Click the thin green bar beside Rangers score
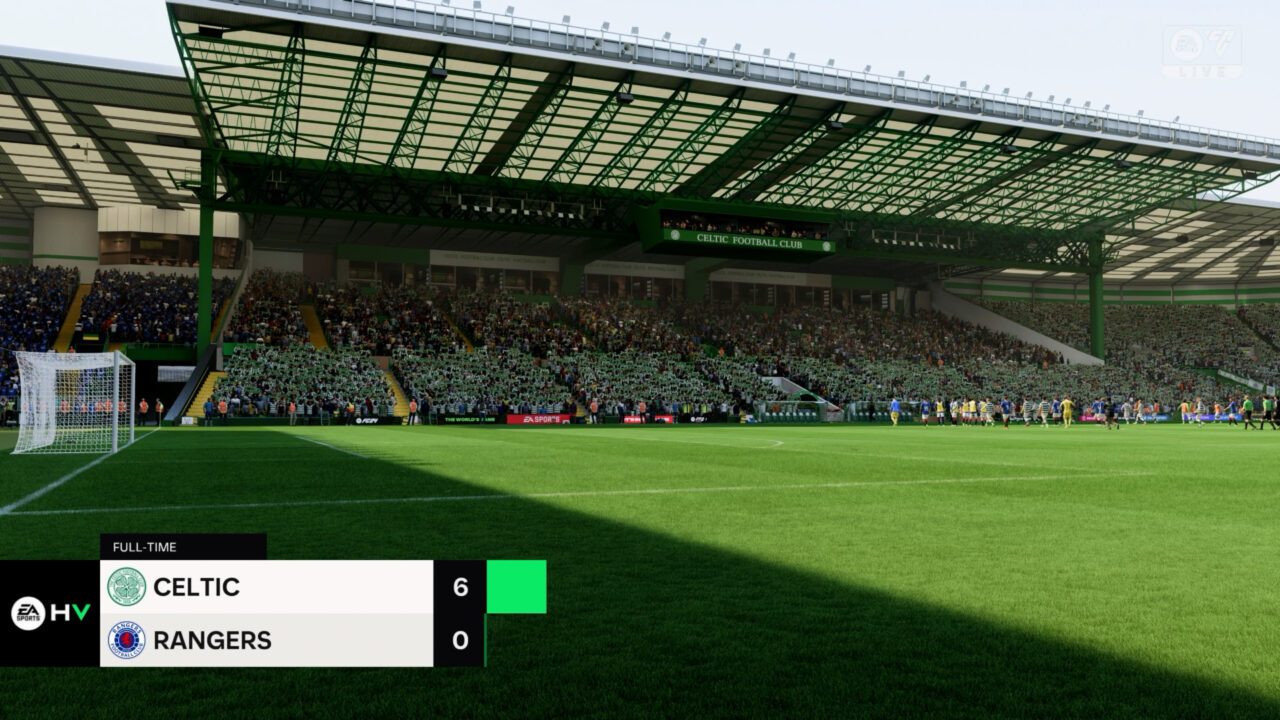 click(x=486, y=640)
